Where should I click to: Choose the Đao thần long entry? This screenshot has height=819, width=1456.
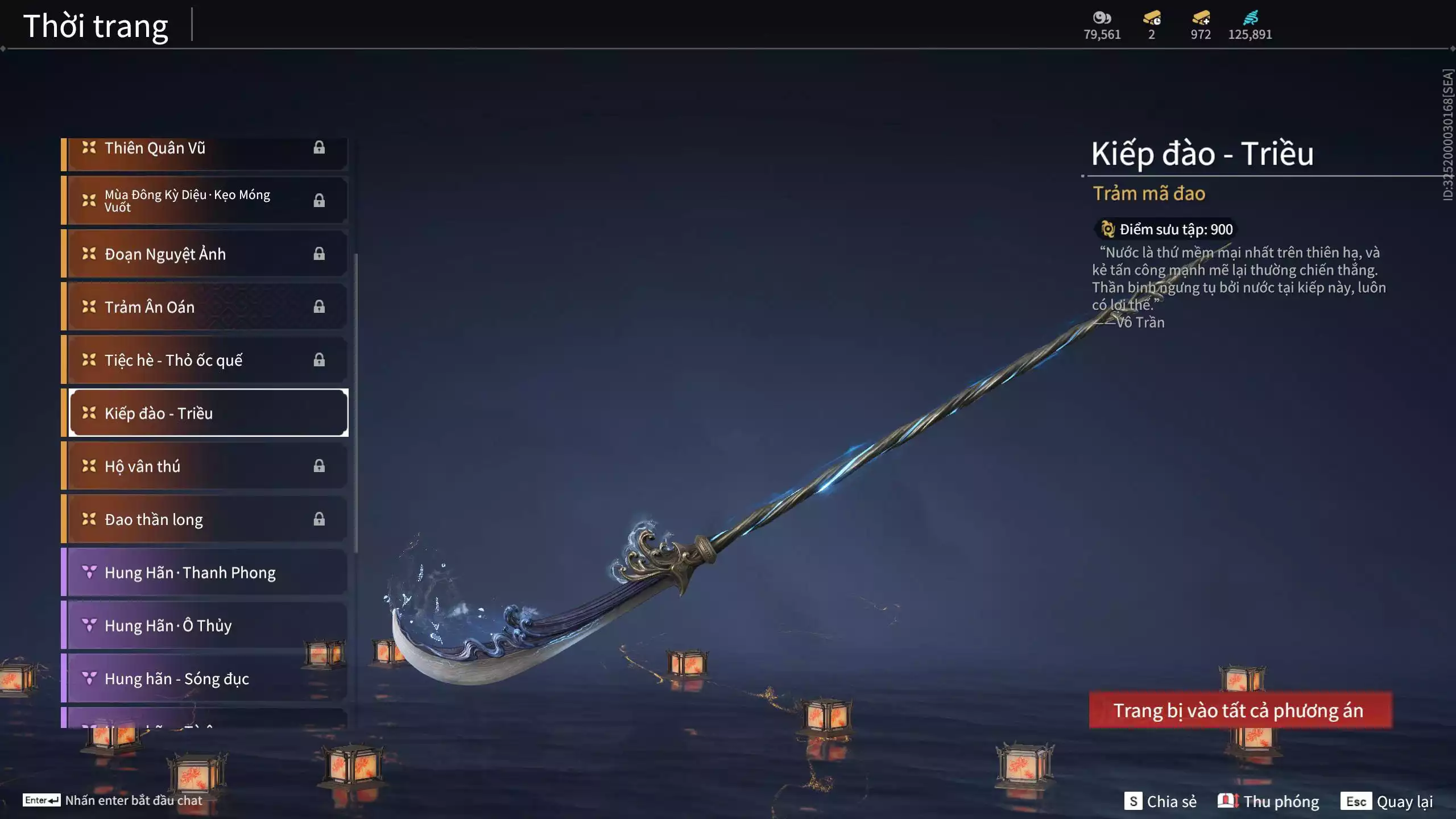205,519
